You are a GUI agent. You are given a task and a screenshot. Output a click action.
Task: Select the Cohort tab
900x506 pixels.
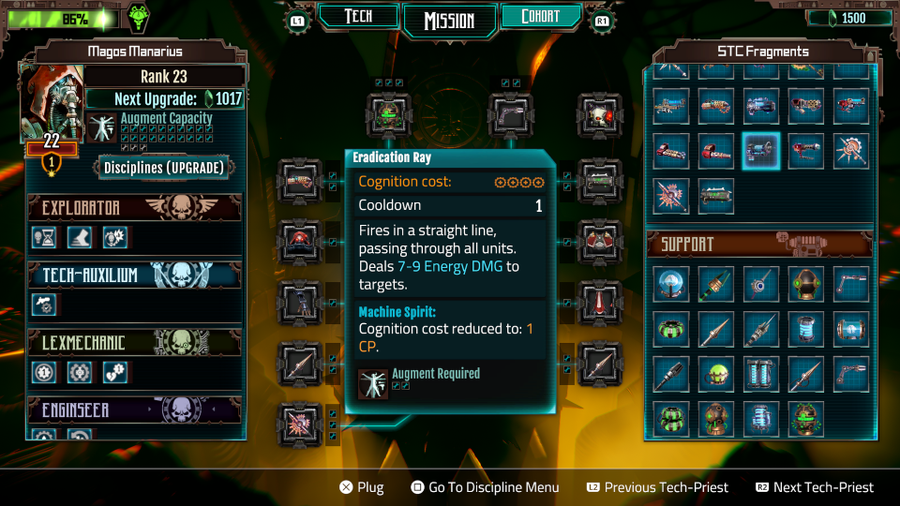[x=541, y=17]
